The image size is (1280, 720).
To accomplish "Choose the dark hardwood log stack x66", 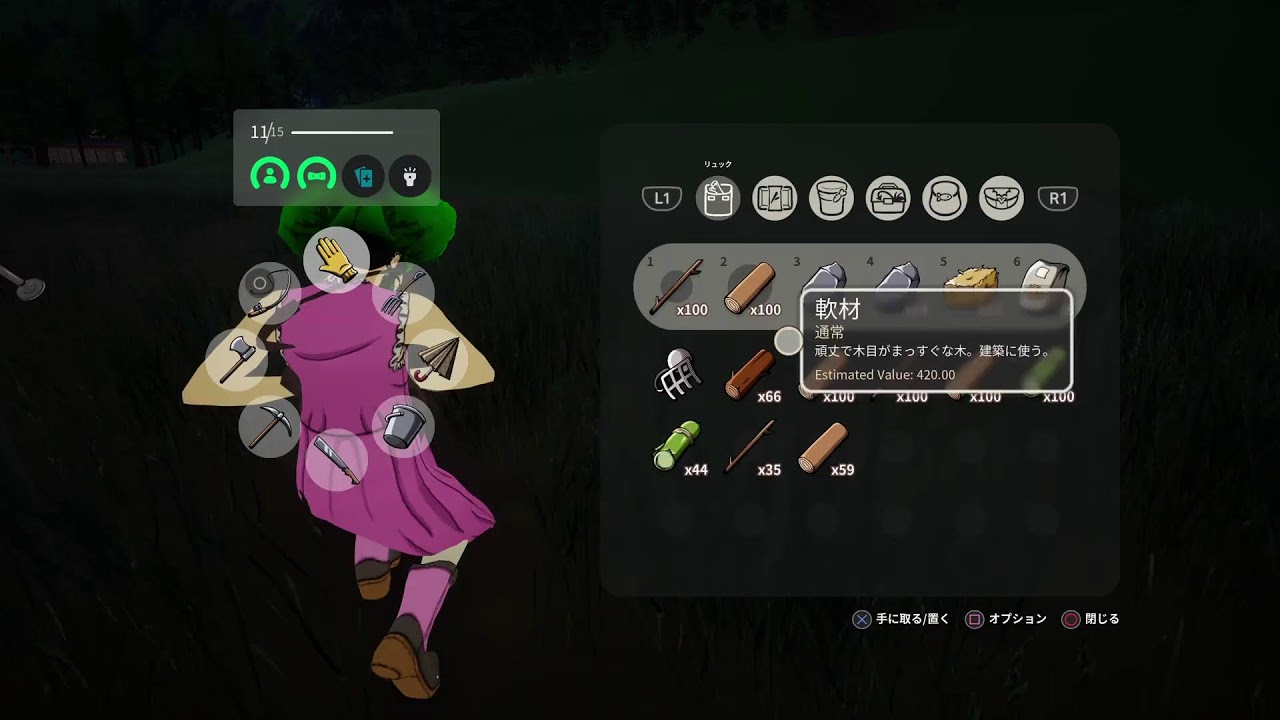I will [x=751, y=376].
